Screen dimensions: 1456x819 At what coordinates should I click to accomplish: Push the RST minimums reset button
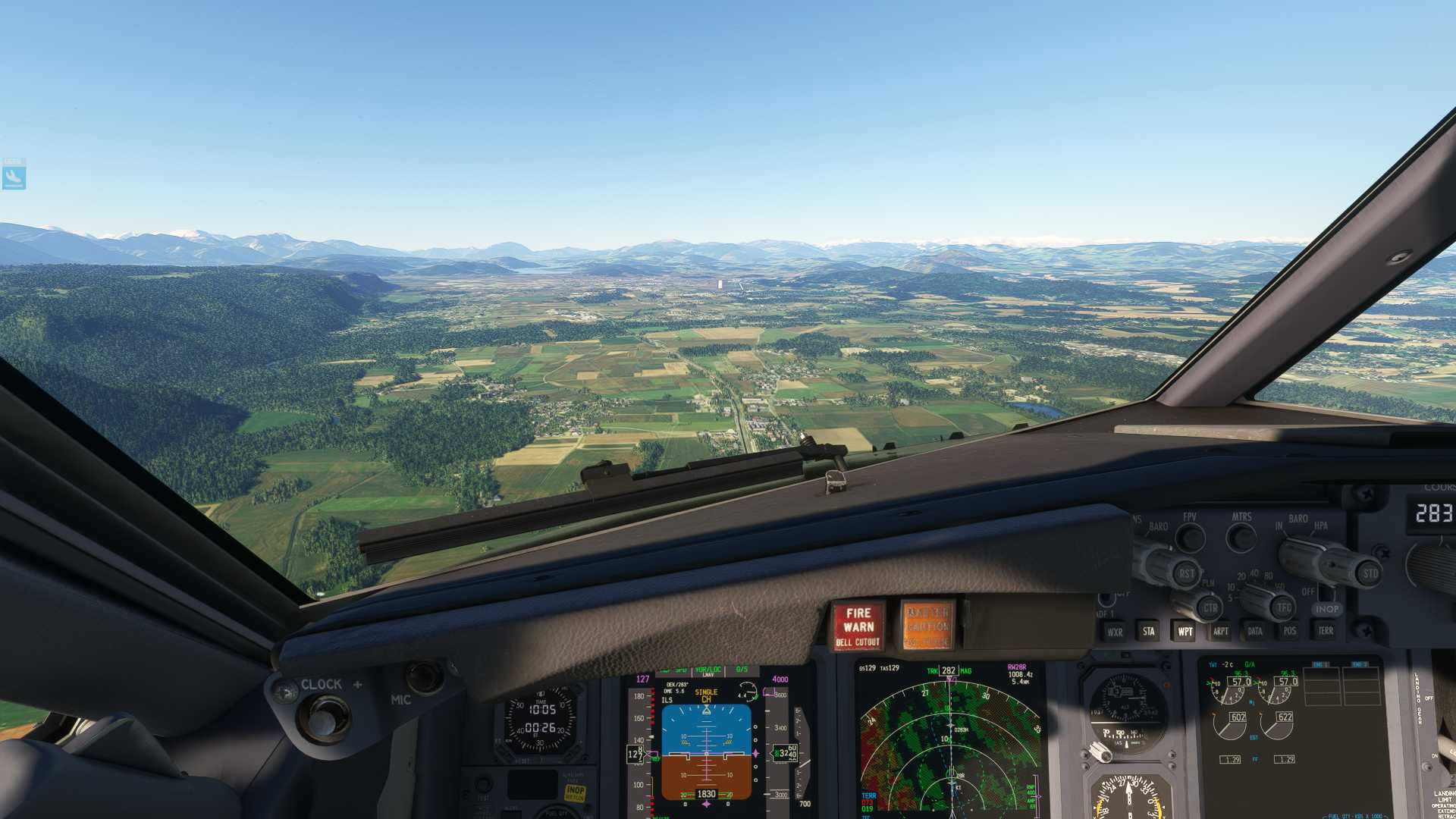(x=1186, y=574)
